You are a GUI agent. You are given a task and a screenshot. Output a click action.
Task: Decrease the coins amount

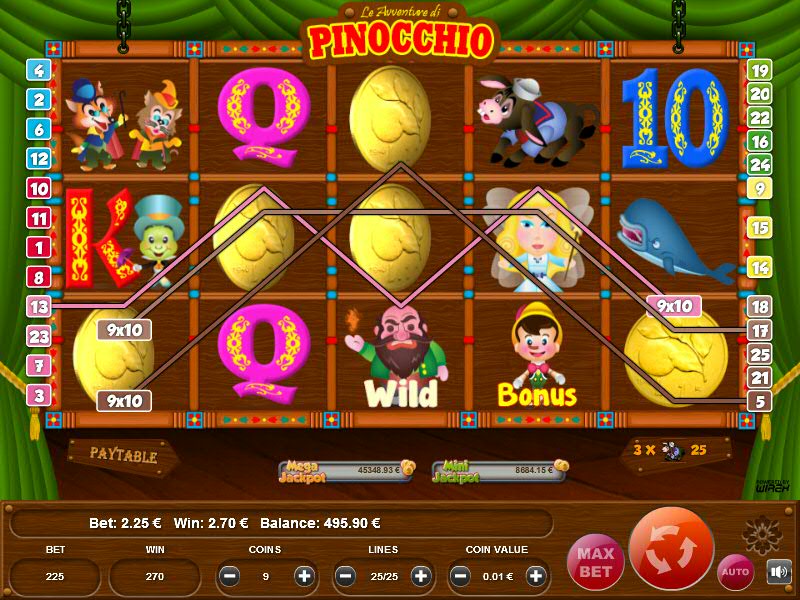[x=230, y=576]
